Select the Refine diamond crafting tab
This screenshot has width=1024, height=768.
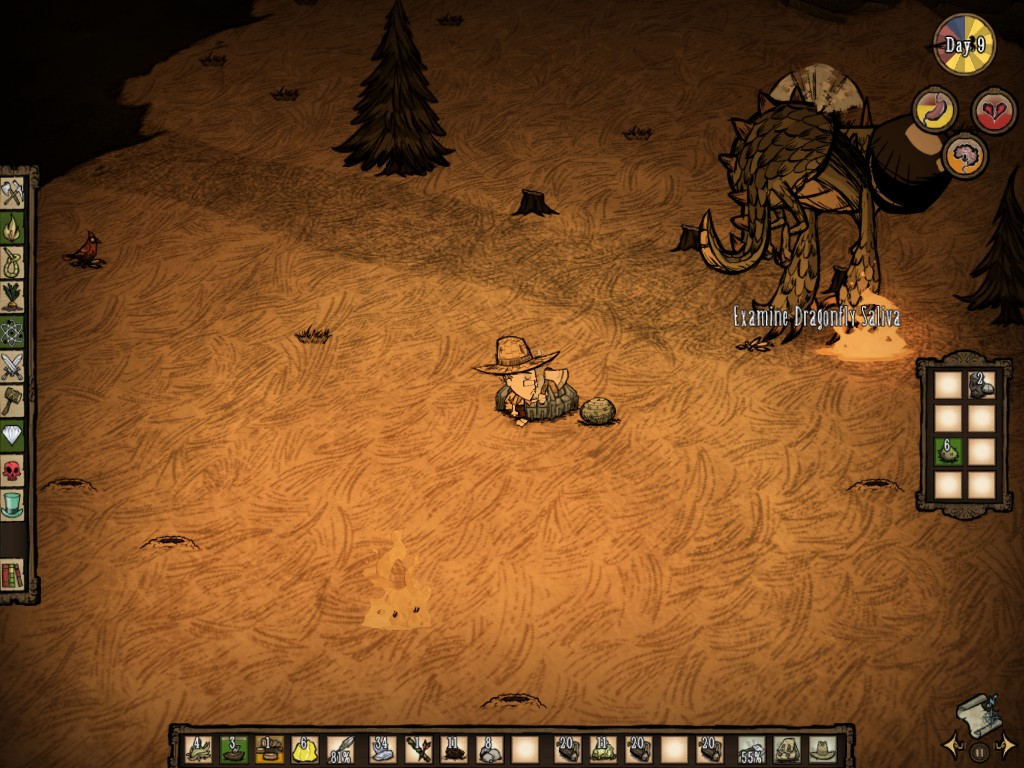click(x=12, y=436)
